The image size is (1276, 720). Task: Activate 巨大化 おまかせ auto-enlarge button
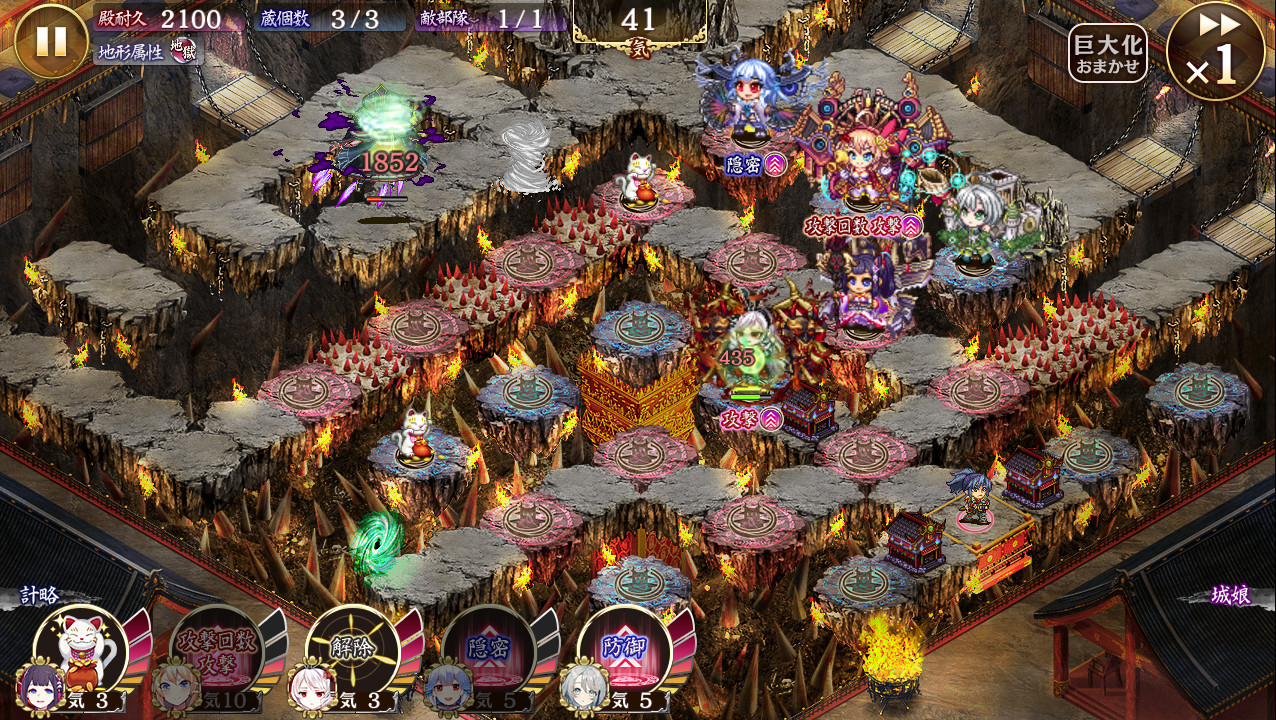tap(1107, 53)
